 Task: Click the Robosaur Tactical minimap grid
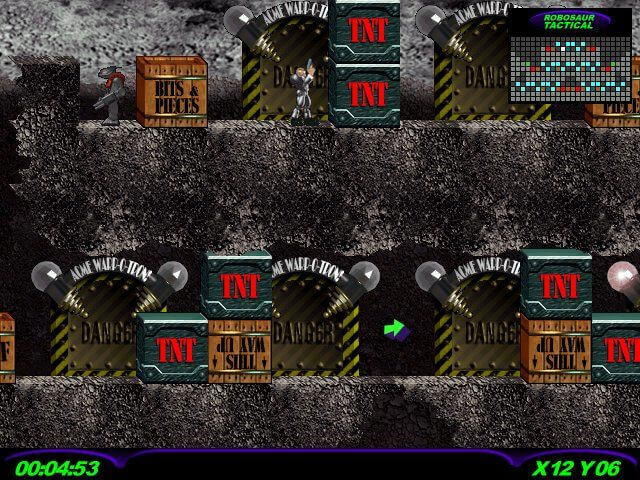click(570, 66)
